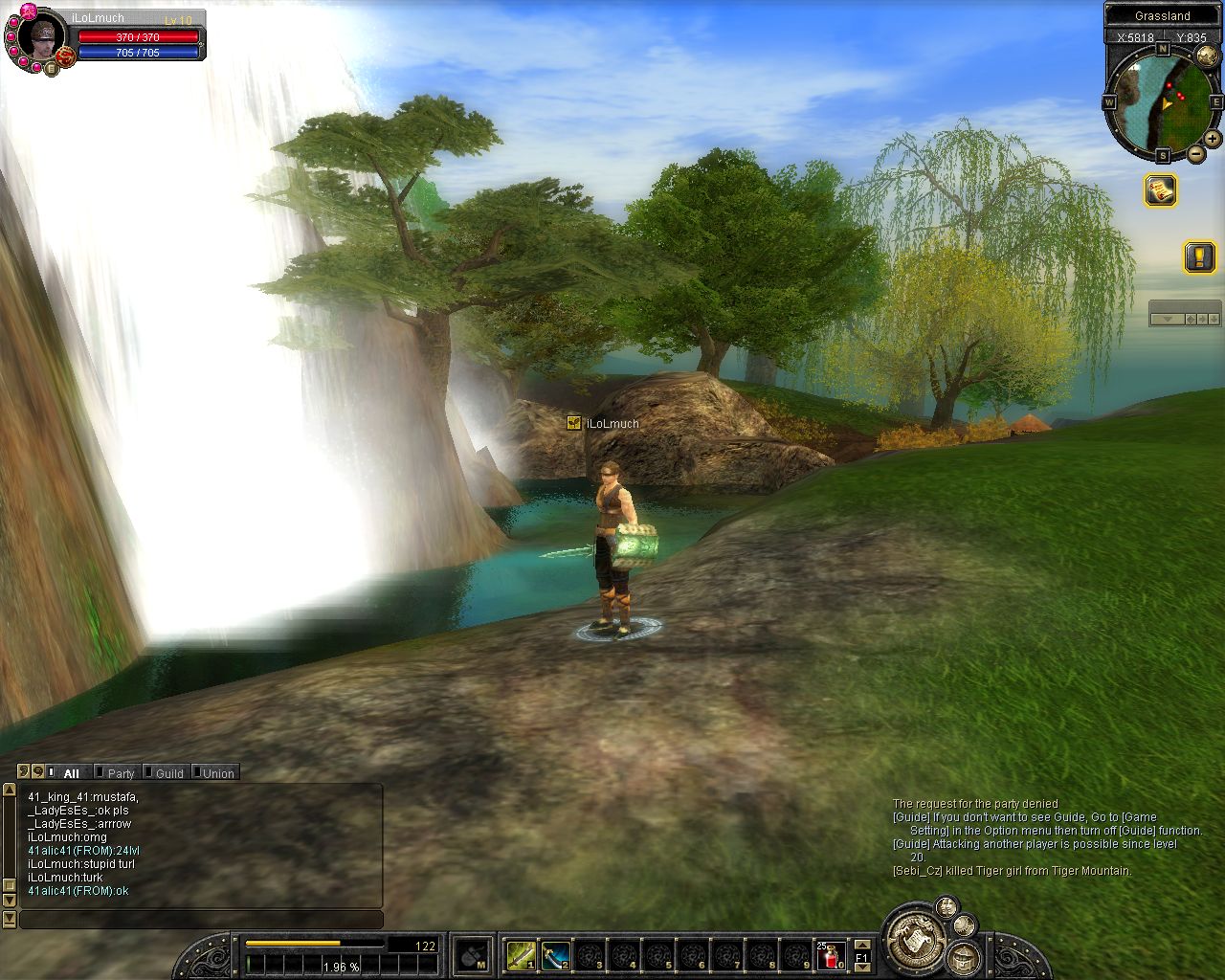Click the ear icon beside chat tabs

(24, 771)
